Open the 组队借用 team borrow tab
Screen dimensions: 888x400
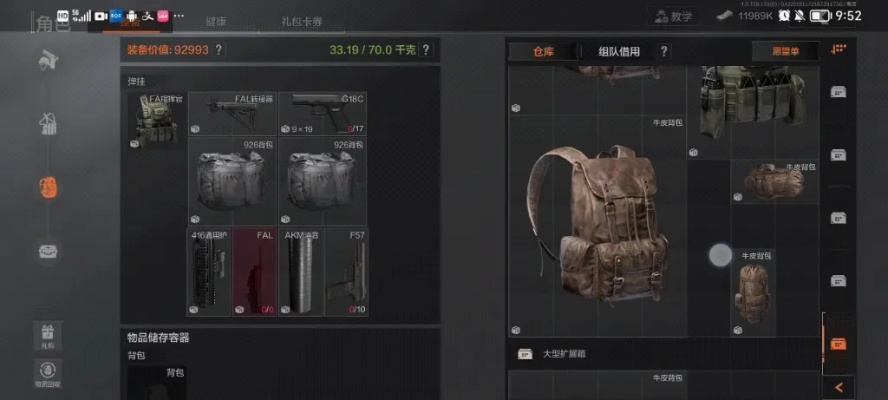pyautogui.click(x=620, y=51)
